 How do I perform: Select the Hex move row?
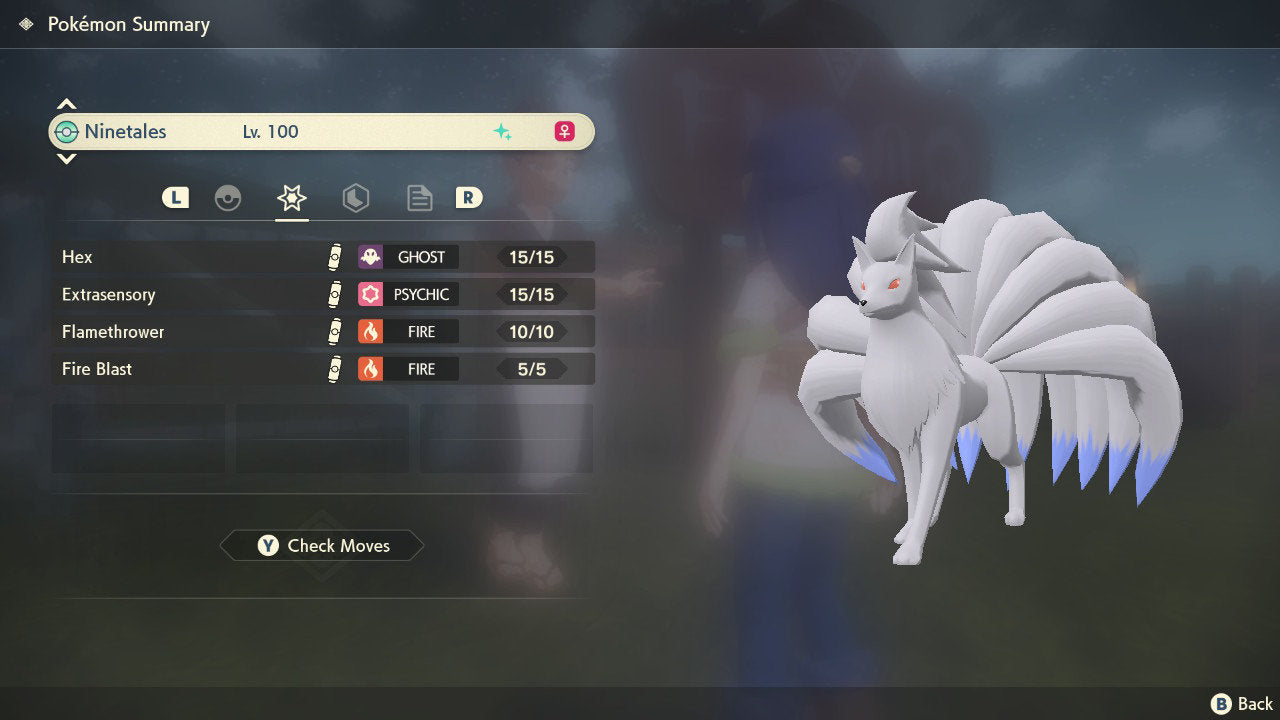(322, 257)
